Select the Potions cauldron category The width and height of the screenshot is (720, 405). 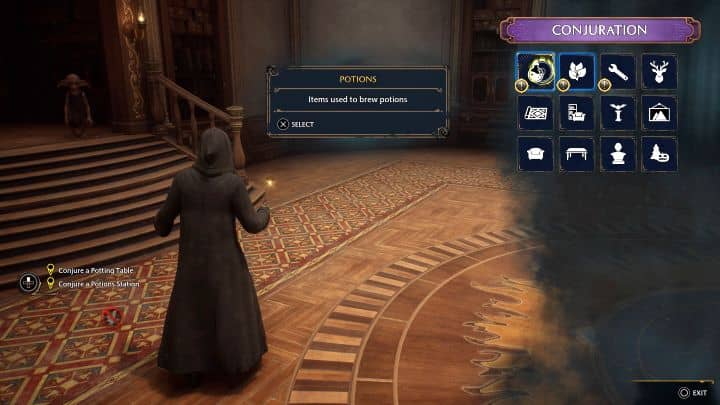535,71
